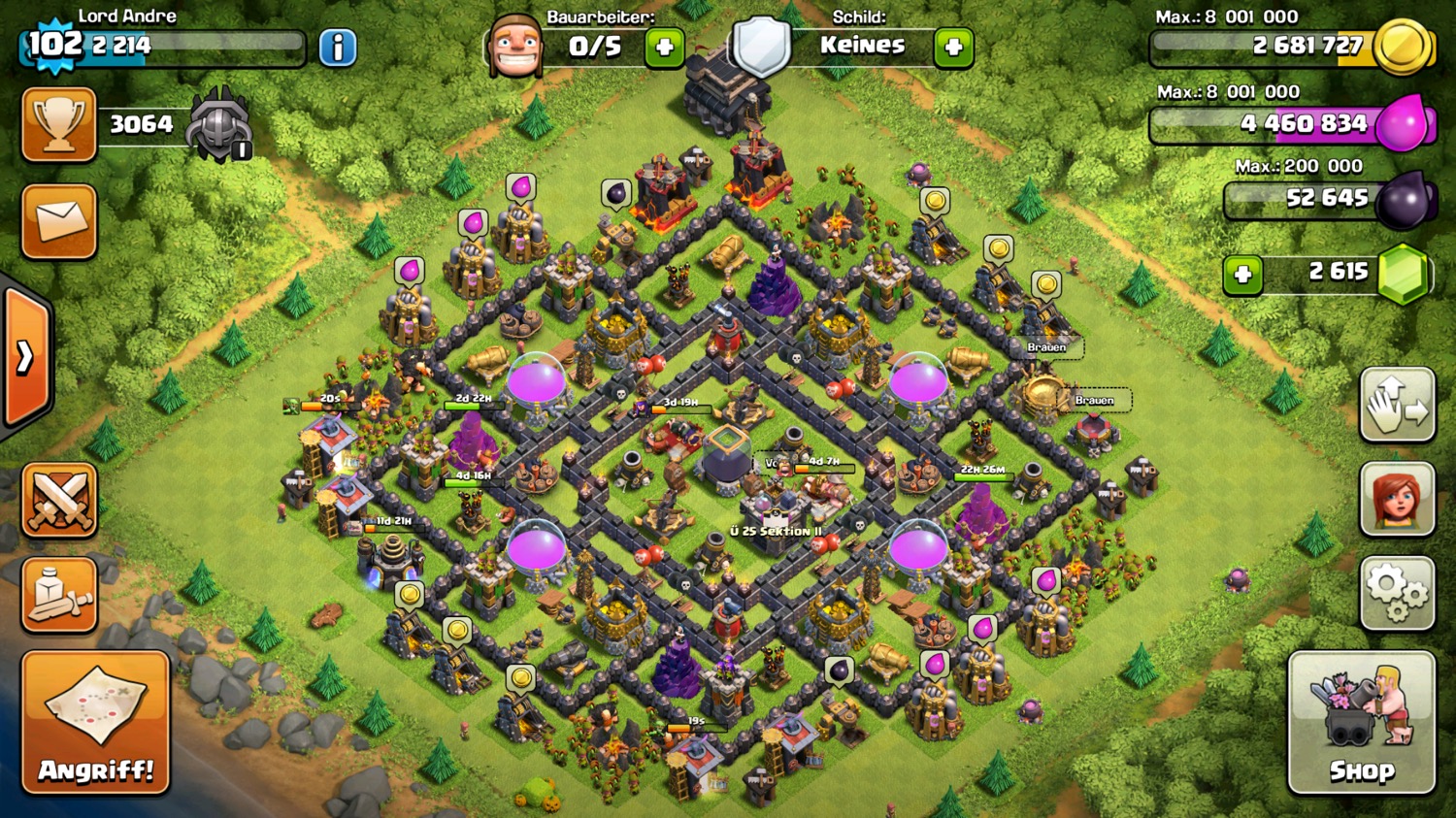1456x818 pixels.
Task: Tap the Angriff! attack button
Action: [95, 723]
